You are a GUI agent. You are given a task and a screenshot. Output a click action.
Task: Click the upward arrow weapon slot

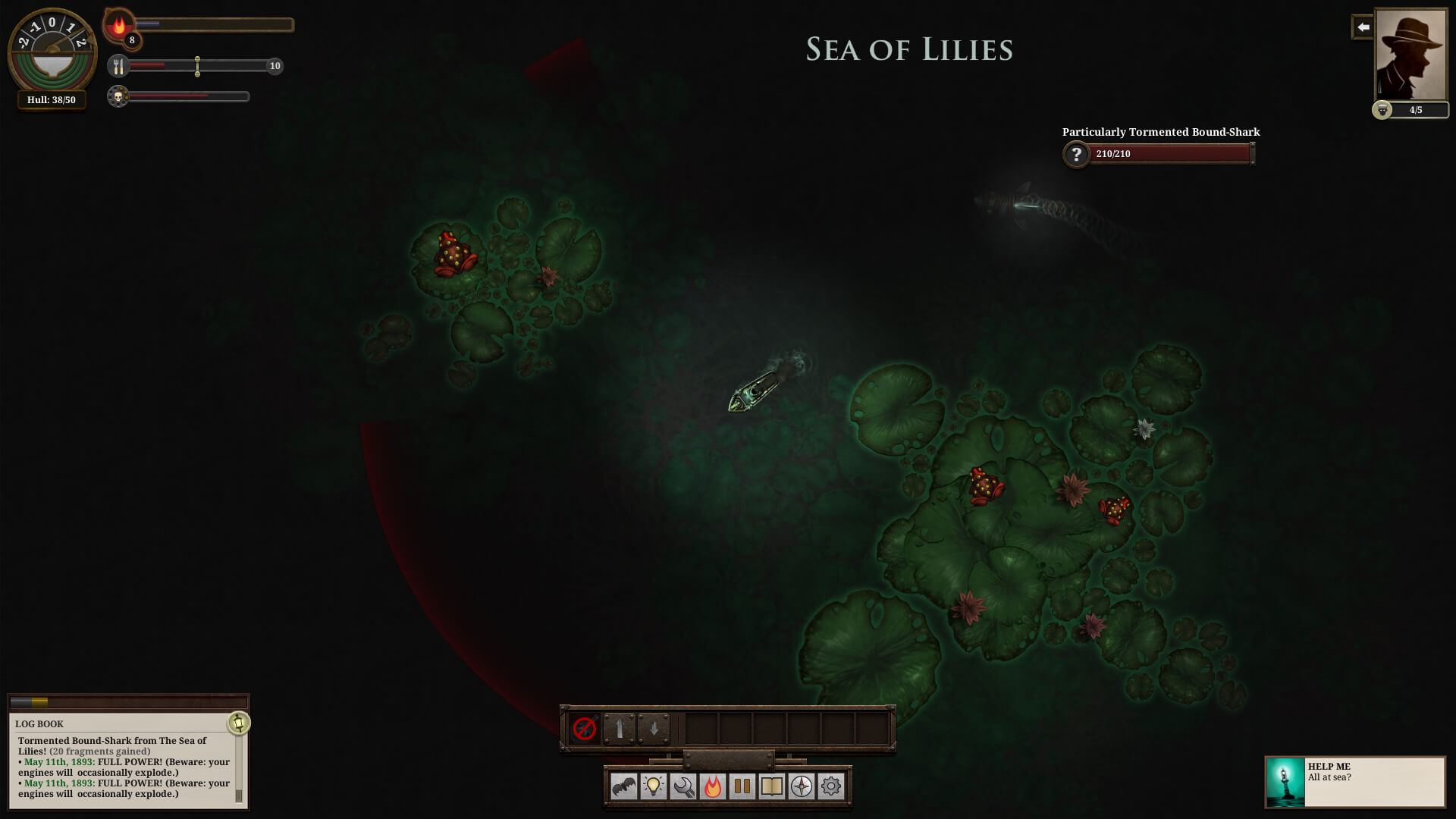coord(620,730)
